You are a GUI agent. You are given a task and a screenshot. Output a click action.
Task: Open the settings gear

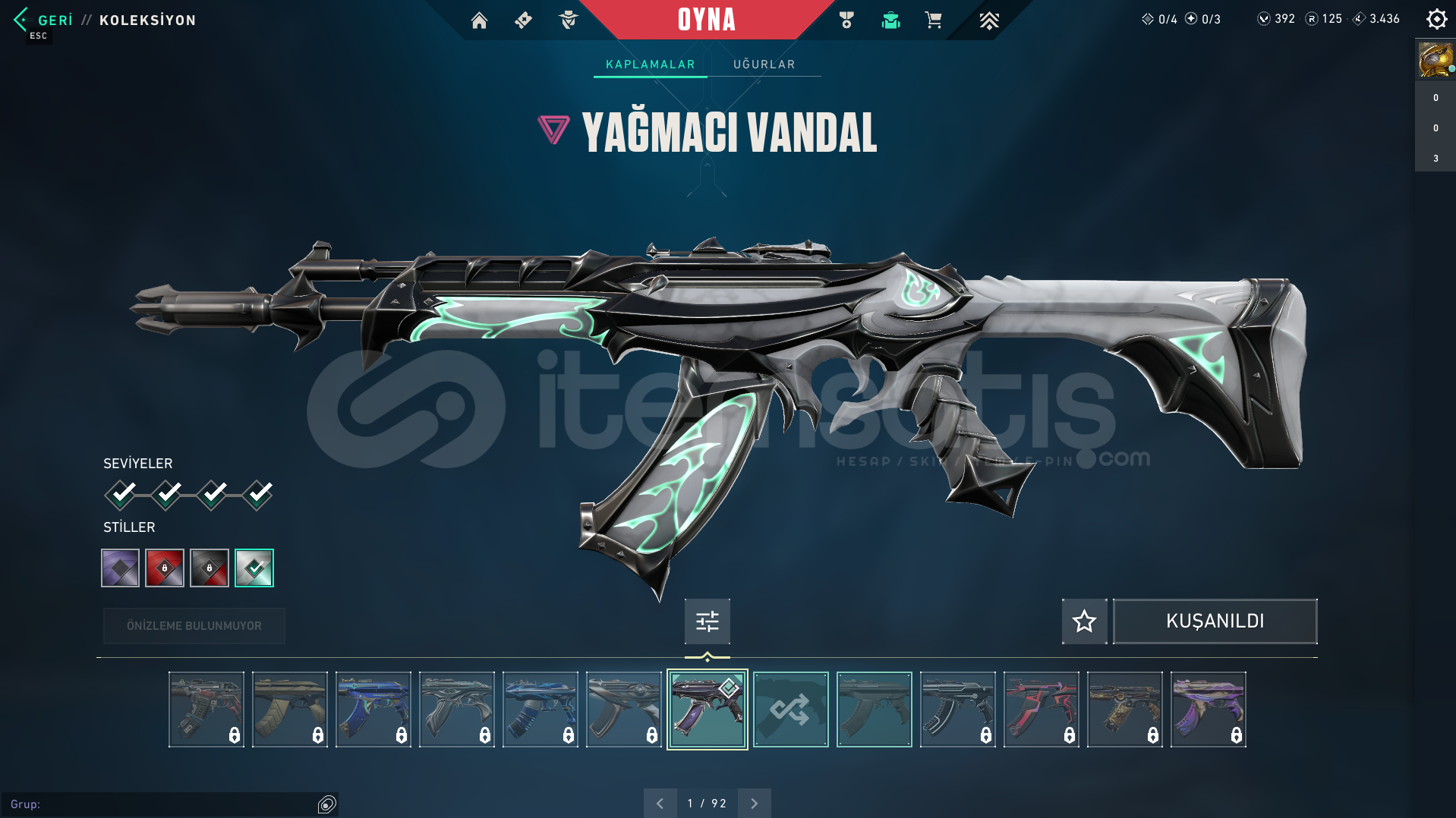click(1436, 19)
